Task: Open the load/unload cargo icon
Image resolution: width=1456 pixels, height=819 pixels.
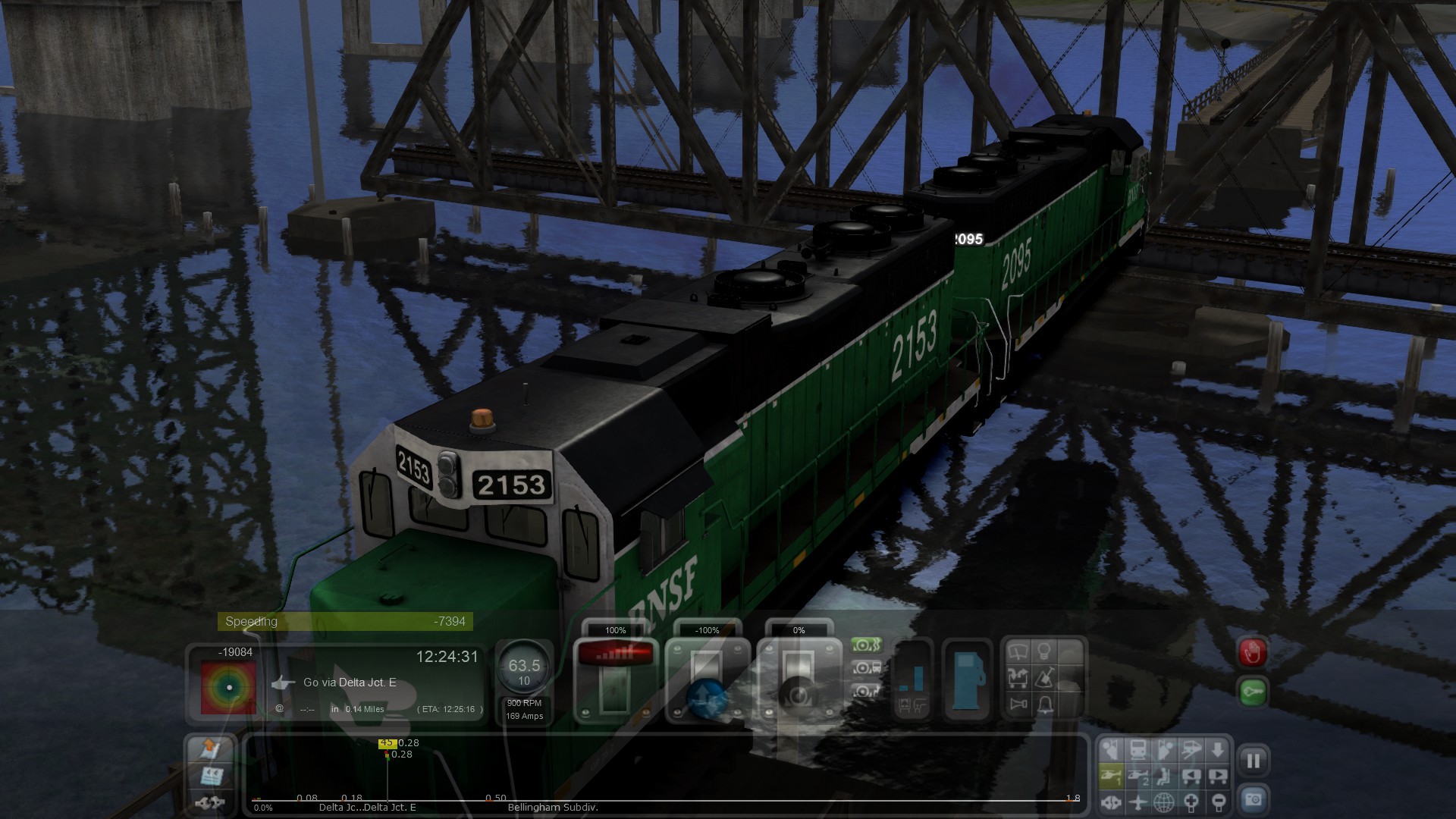Action: pyautogui.click(x=1018, y=677)
